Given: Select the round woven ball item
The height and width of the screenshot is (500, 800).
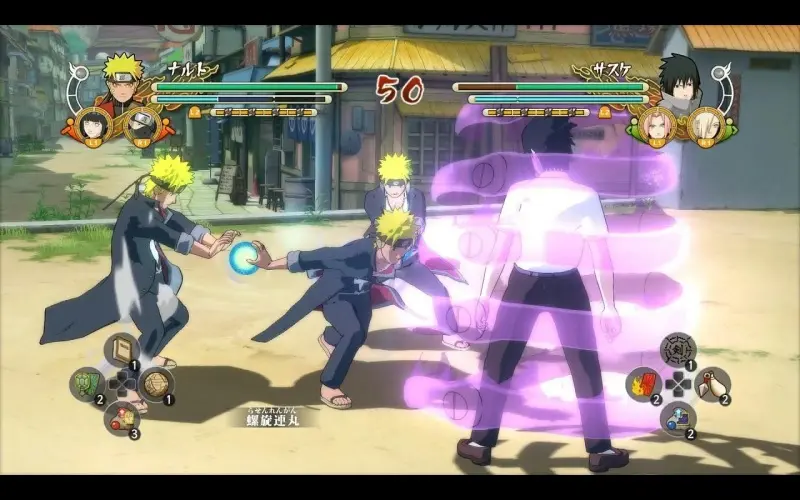Looking at the screenshot, I should point(156,383).
